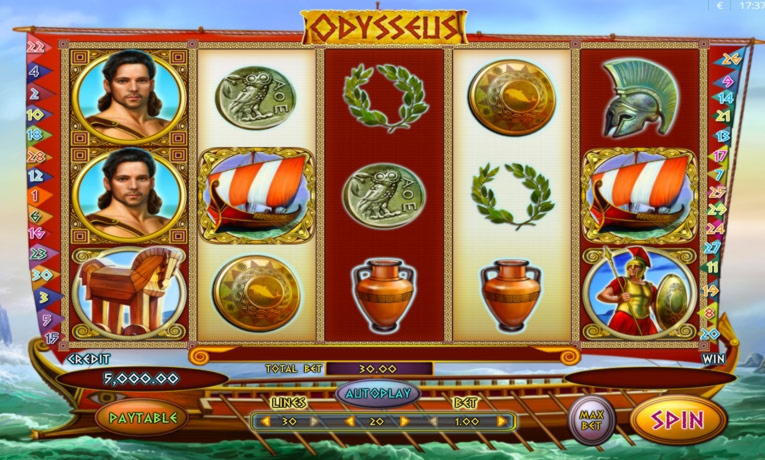Spin the reels
The width and height of the screenshot is (765, 460).
click(678, 420)
